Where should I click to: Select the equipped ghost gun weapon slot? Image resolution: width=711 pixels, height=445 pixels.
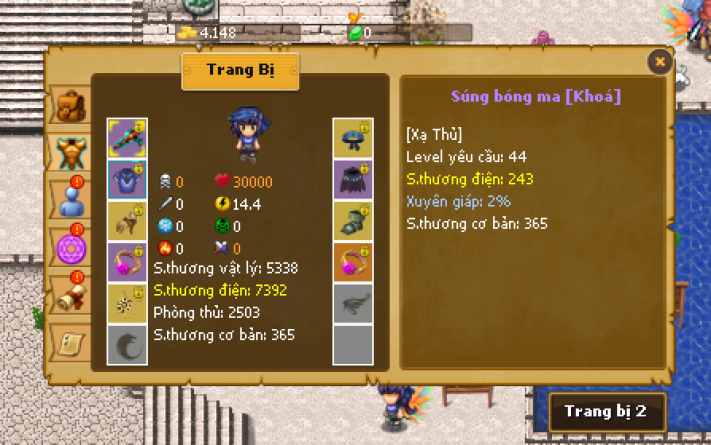[x=127, y=138]
